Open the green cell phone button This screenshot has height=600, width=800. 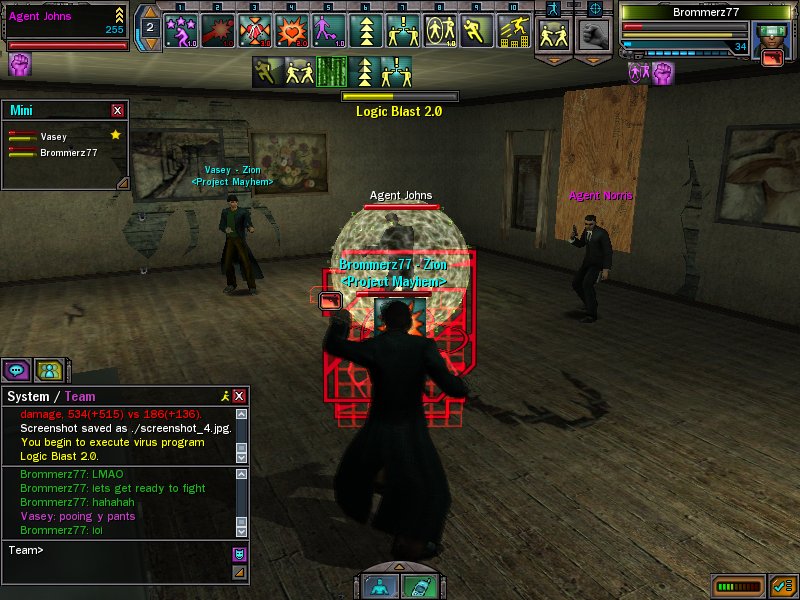[418, 587]
